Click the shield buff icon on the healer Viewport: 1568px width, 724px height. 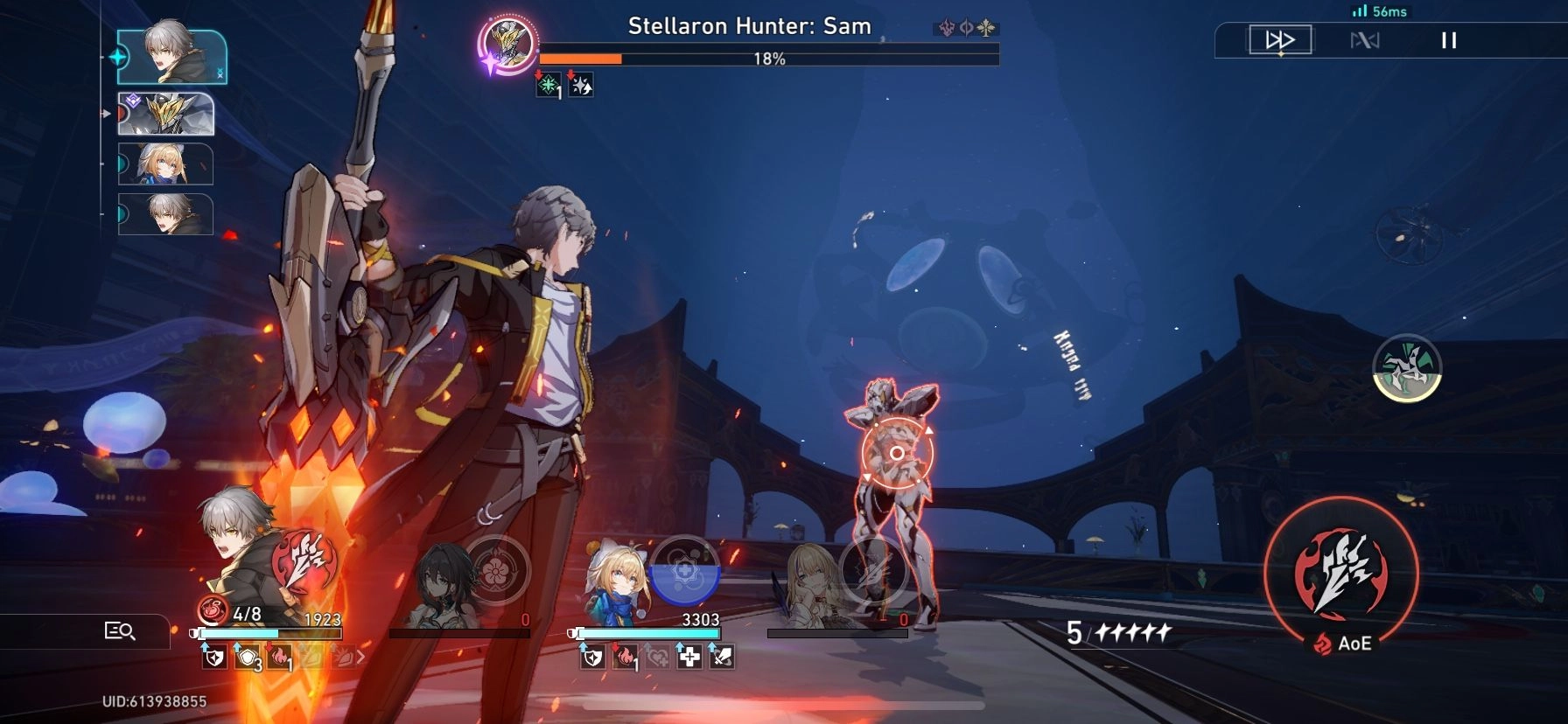(593, 658)
